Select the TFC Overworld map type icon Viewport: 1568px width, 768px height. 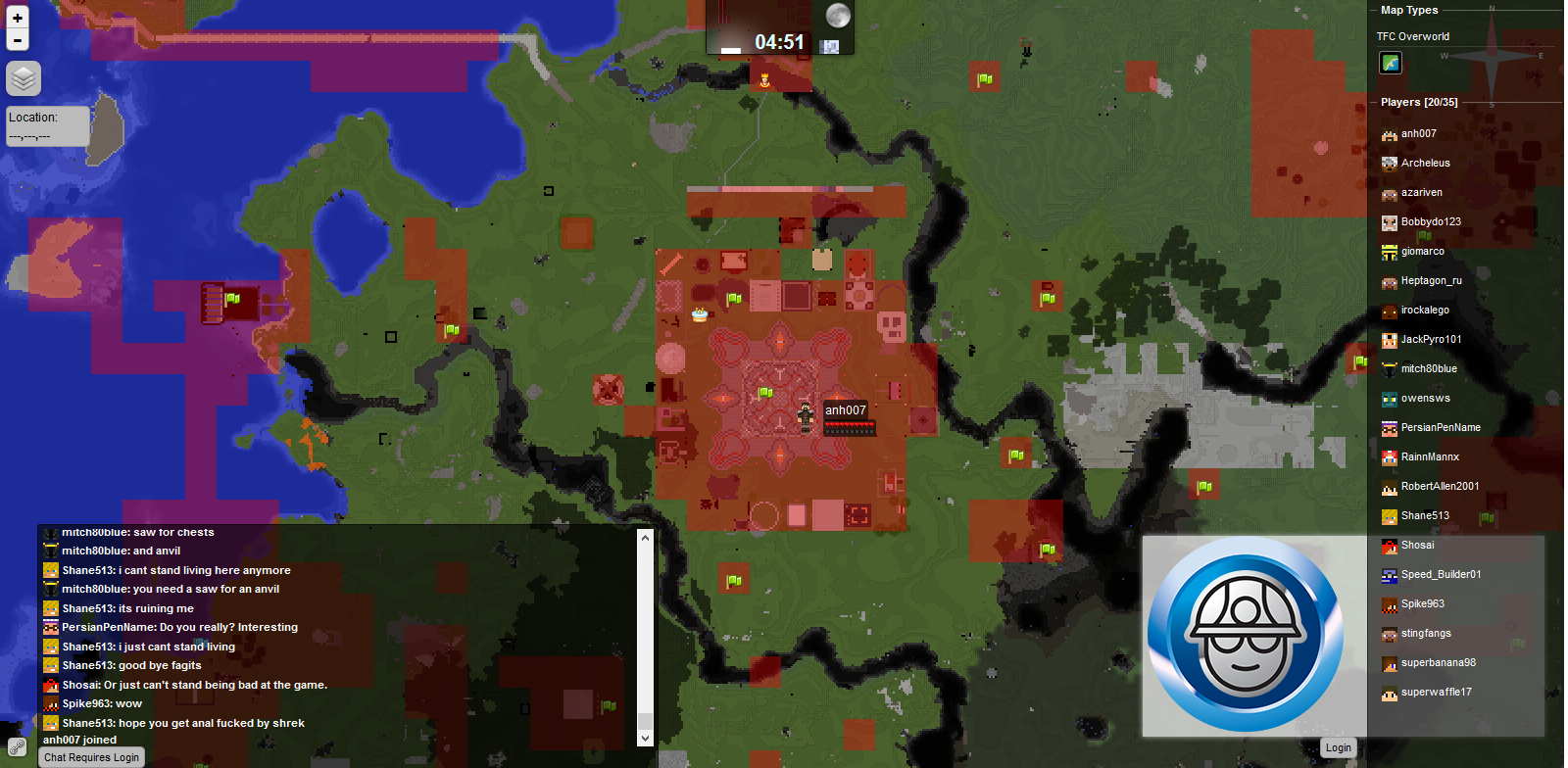point(1390,63)
